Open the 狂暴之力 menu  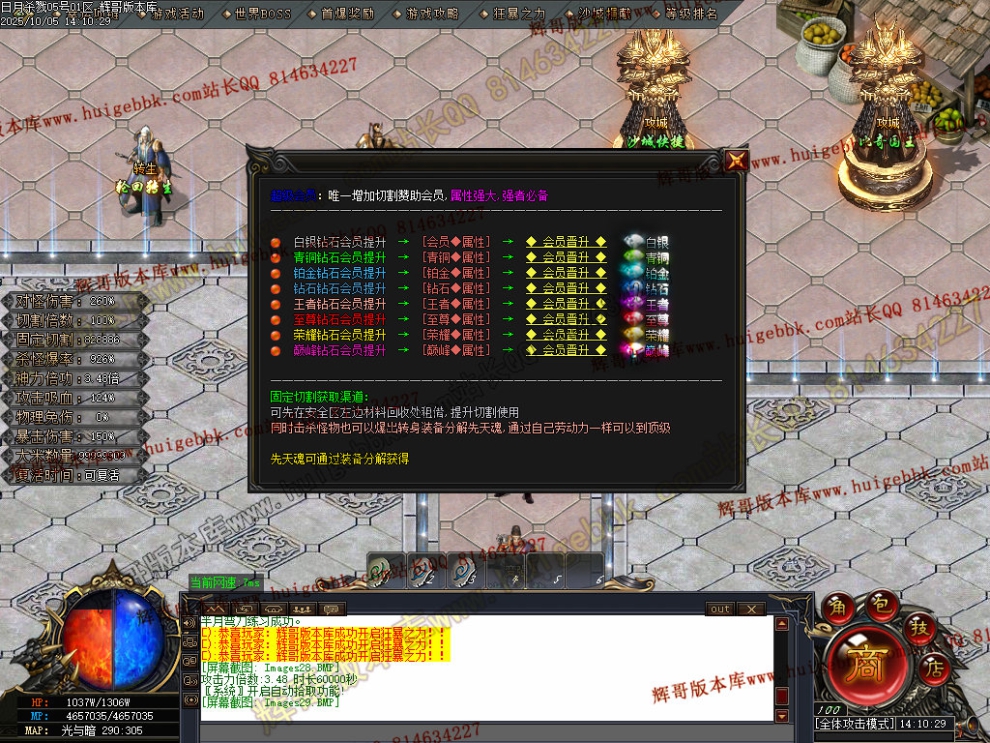pyautogui.click(x=518, y=14)
